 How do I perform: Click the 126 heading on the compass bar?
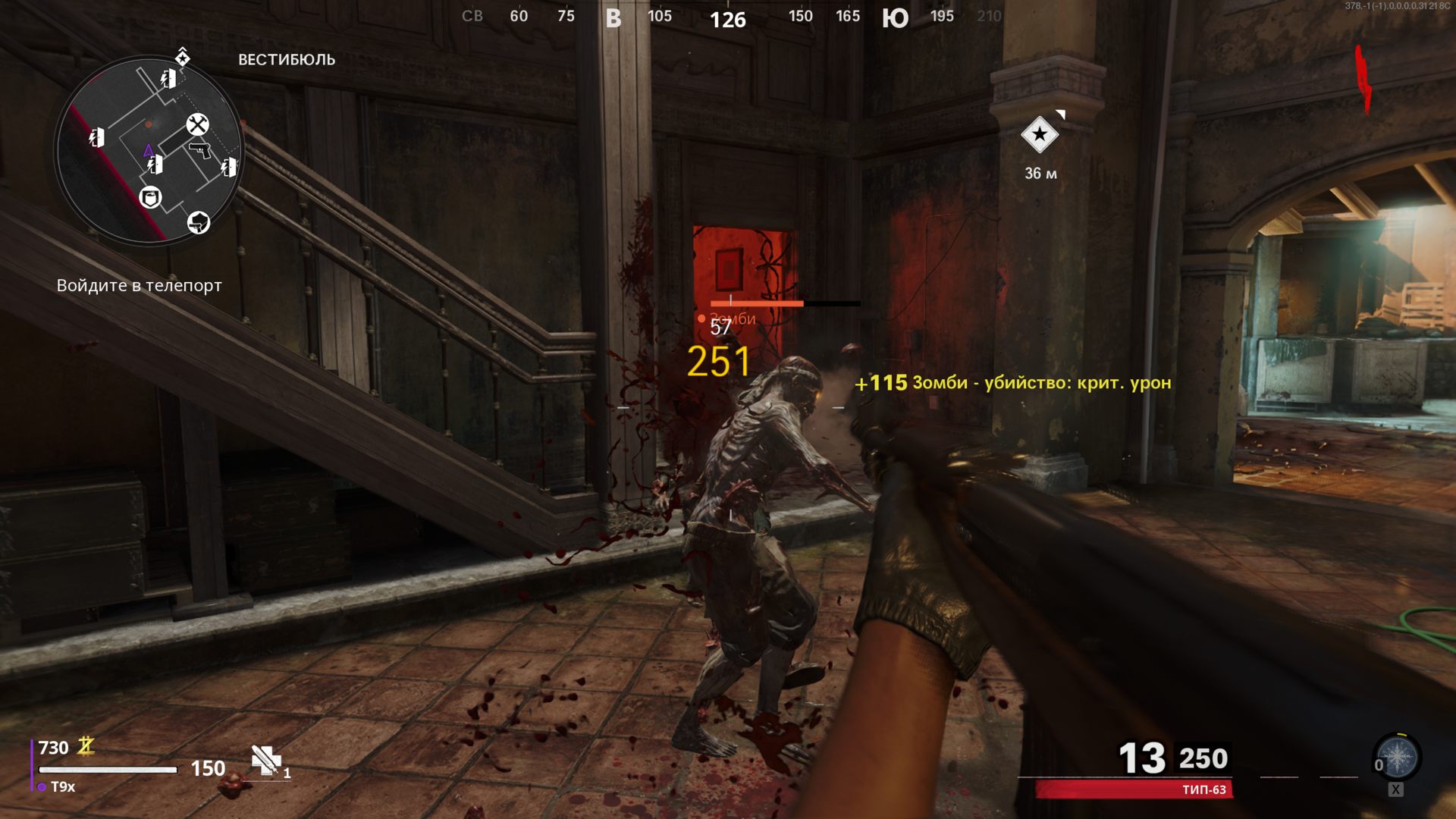(728, 20)
